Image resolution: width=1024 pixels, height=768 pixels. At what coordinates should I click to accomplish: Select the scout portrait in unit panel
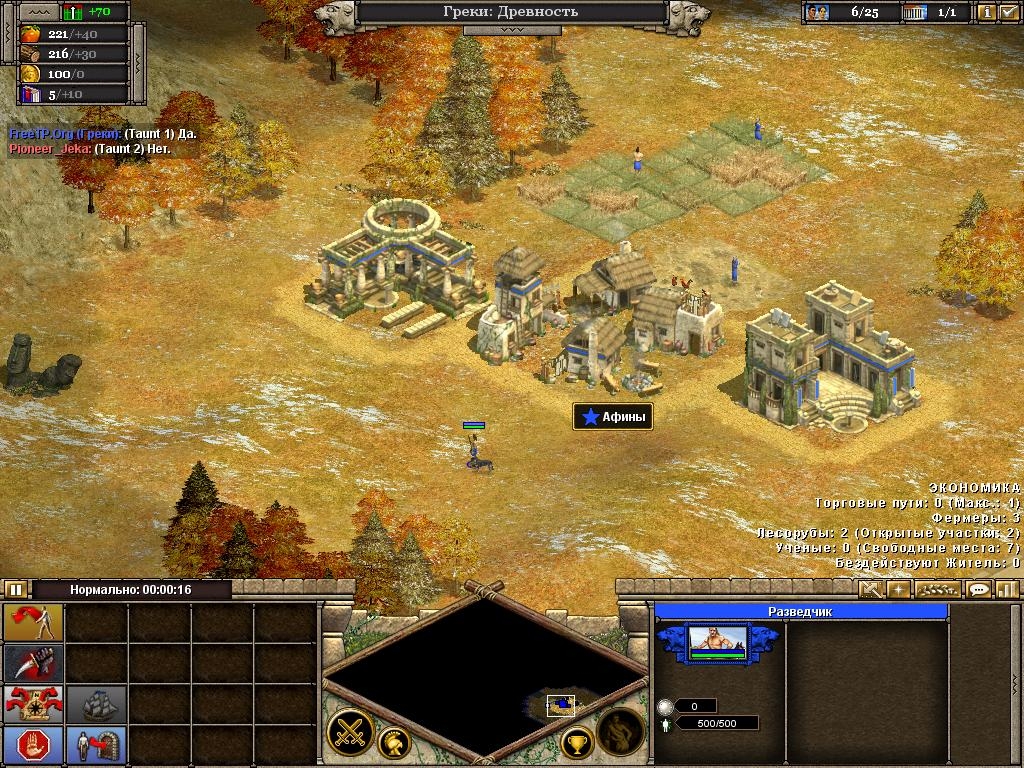(x=716, y=642)
